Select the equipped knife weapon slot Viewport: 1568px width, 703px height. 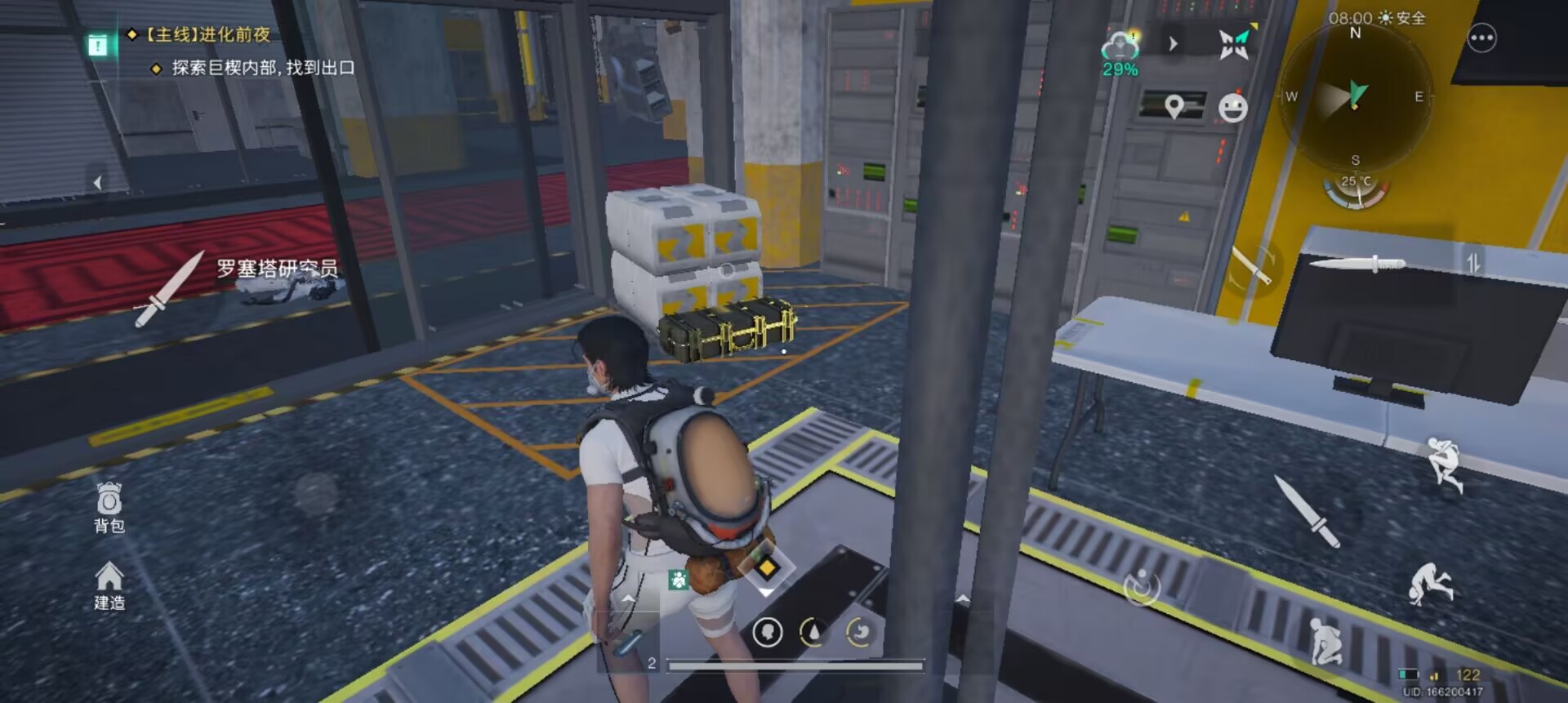coord(1357,263)
